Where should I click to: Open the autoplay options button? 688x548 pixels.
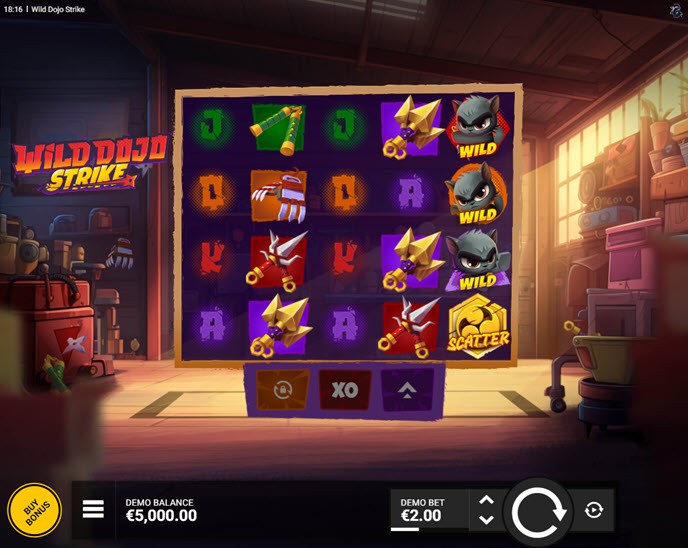click(594, 510)
